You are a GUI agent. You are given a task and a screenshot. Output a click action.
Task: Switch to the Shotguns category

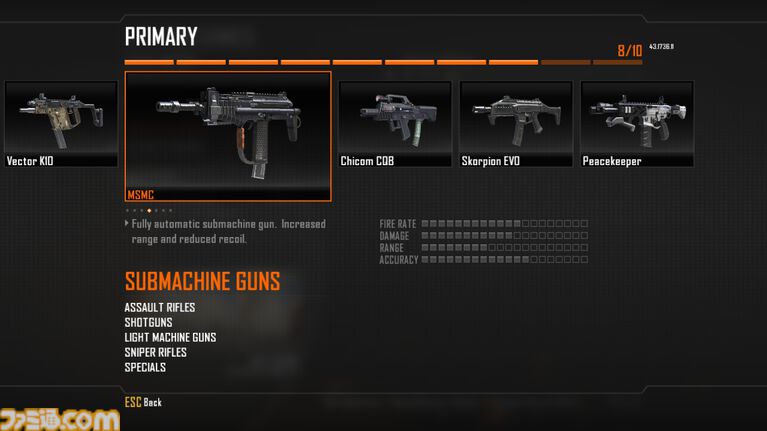tap(148, 322)
